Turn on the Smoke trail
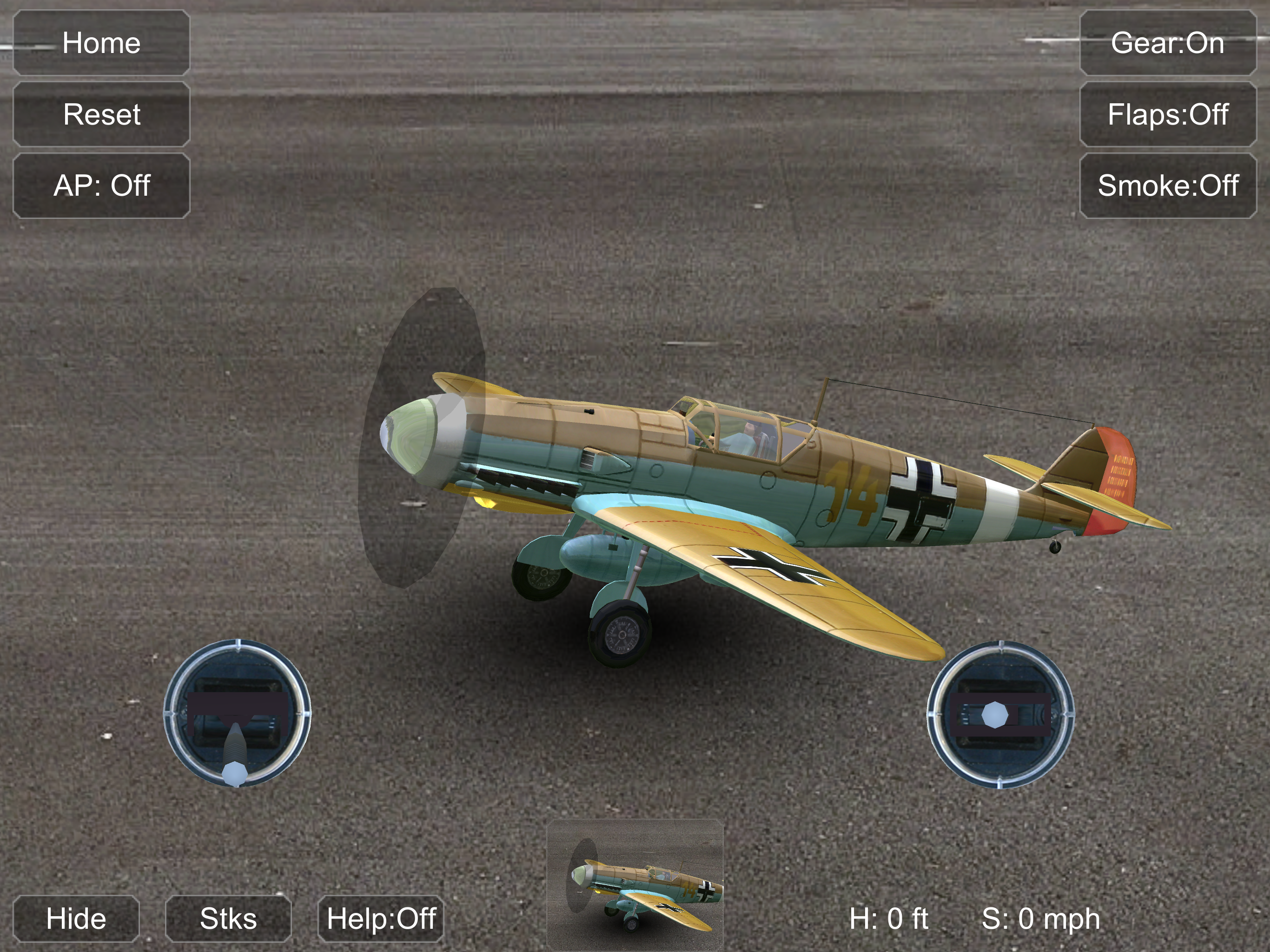Image resolution: width=1270 pixels, height=952 pixels. pyautogui.click(x=1167, y=185)
